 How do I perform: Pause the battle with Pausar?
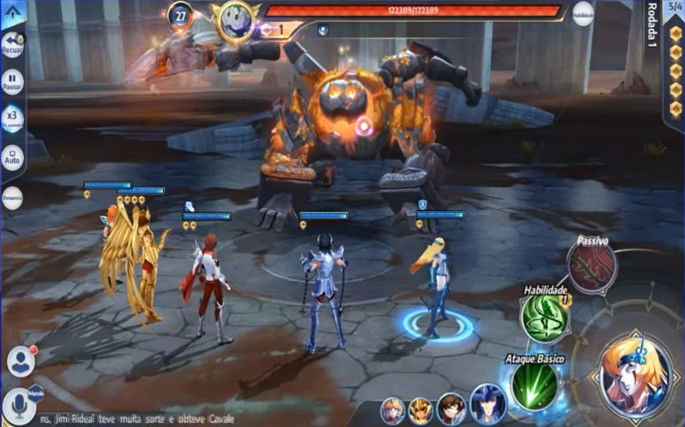click(14, 82)
